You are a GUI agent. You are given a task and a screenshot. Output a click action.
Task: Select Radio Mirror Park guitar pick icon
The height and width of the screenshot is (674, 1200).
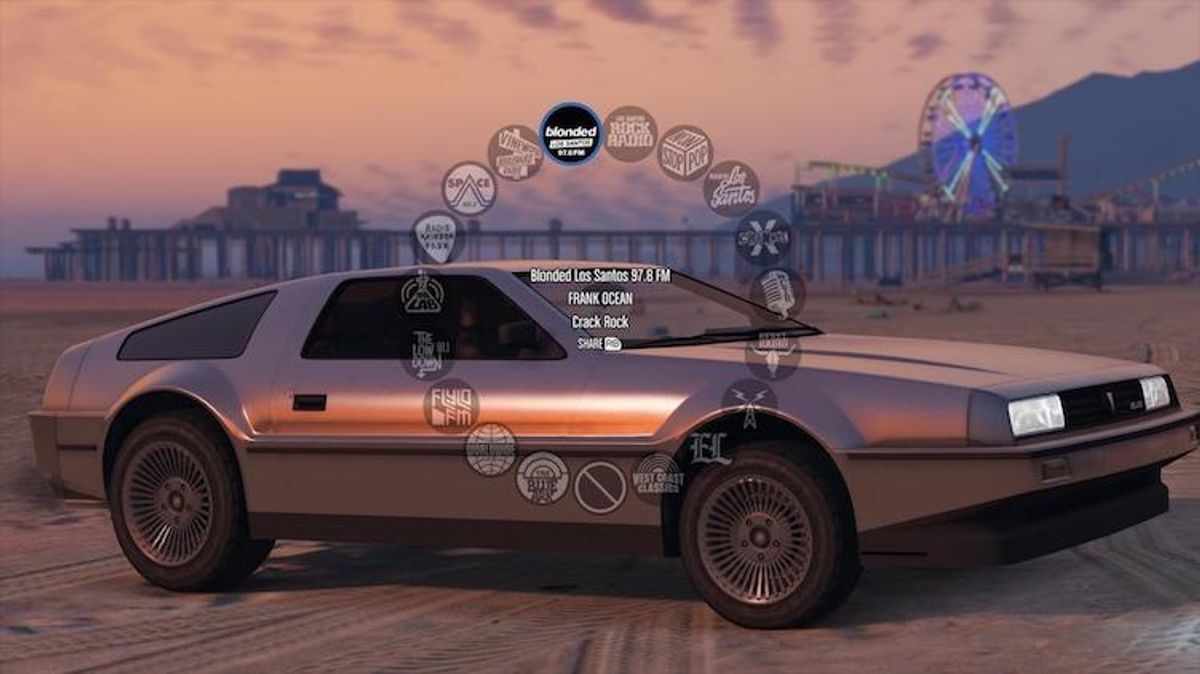438,237
